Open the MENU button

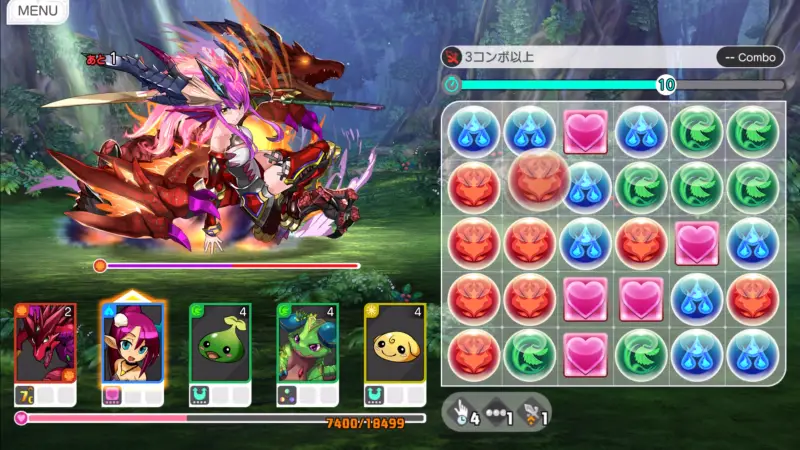pos(37,11)
